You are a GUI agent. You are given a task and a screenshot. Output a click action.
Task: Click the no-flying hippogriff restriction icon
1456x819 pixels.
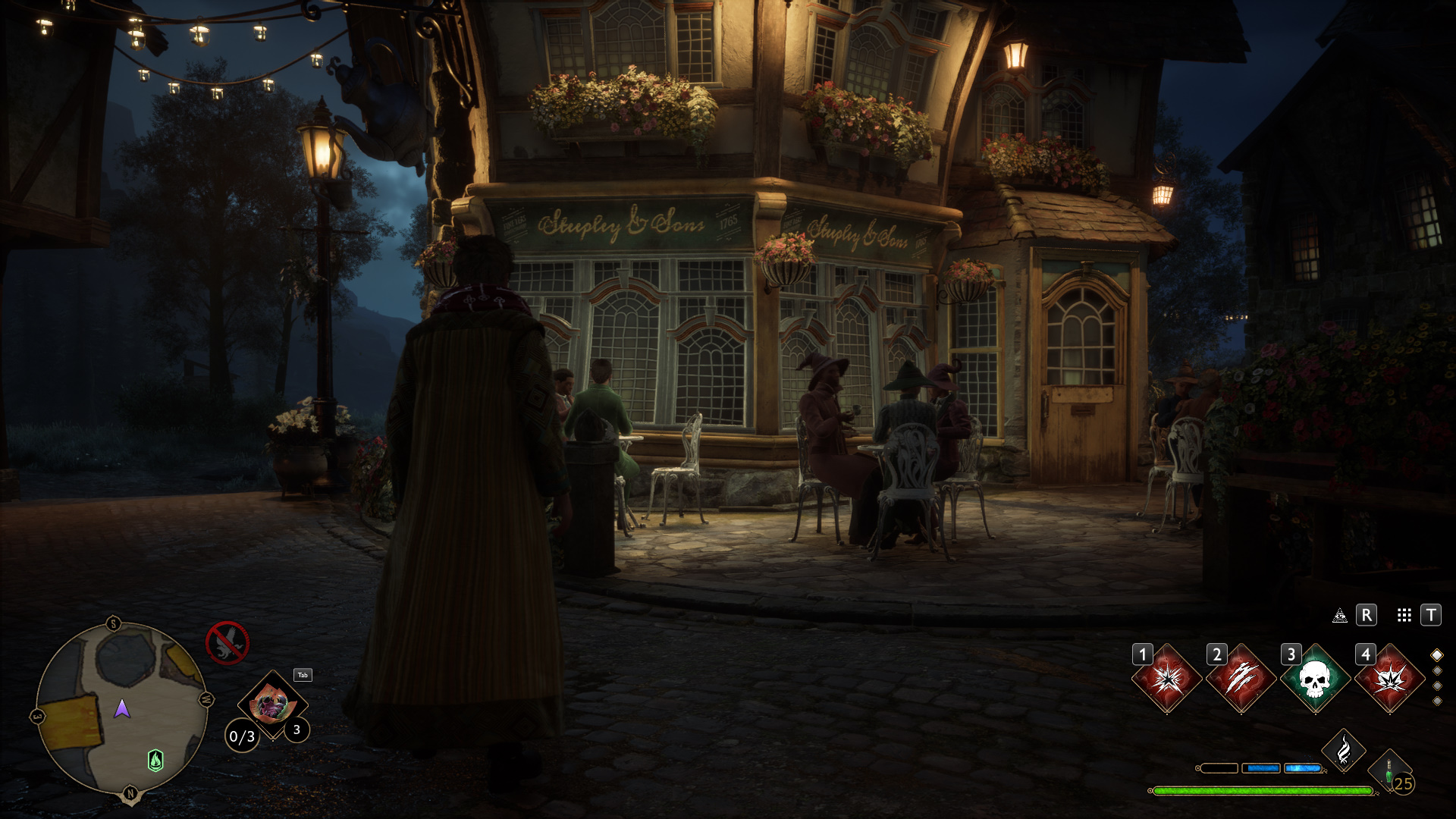point(227,643)
